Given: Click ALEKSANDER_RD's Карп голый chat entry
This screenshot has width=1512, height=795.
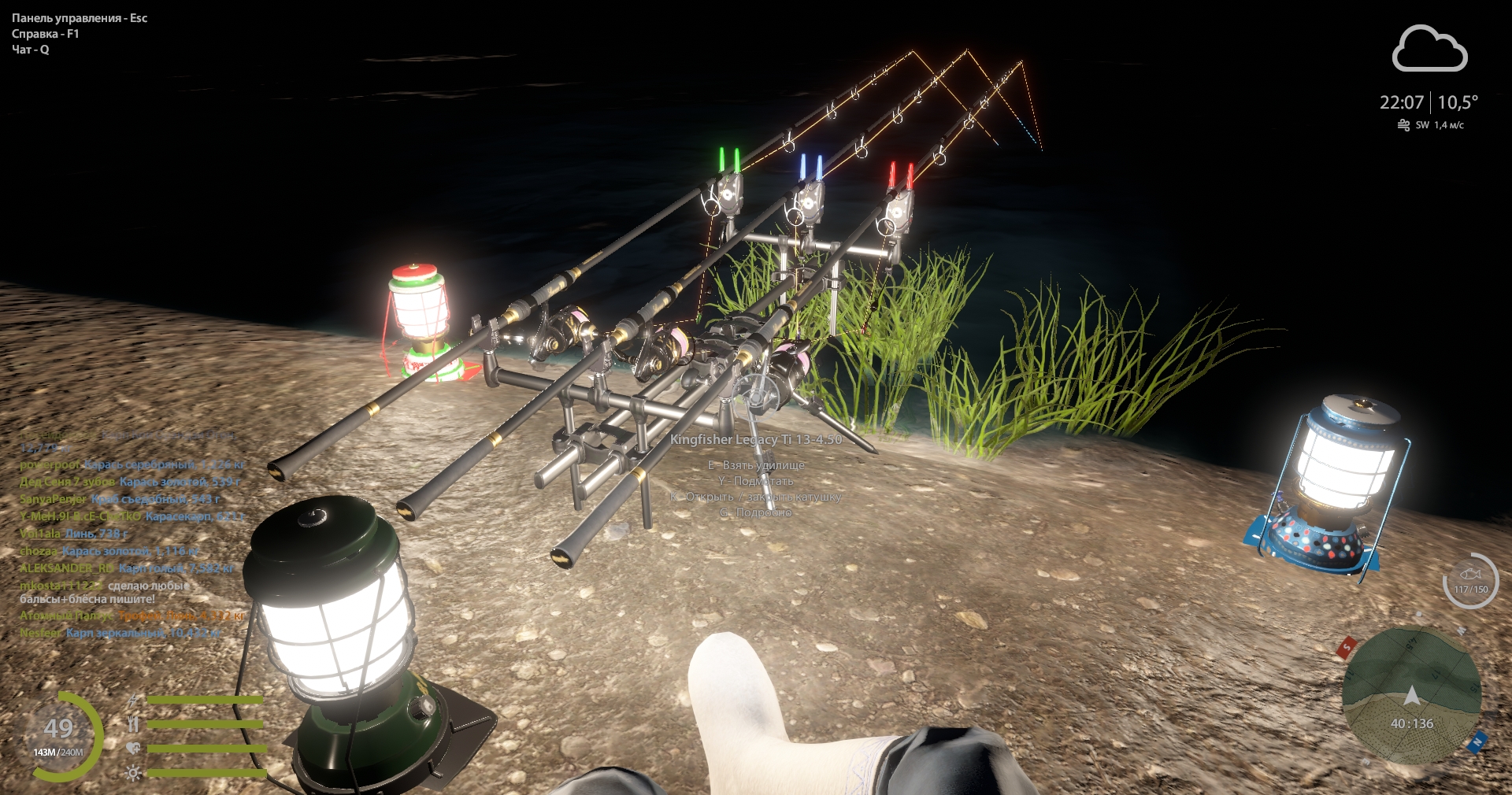Looking at the screenshot, I should (x=126, y=568).
